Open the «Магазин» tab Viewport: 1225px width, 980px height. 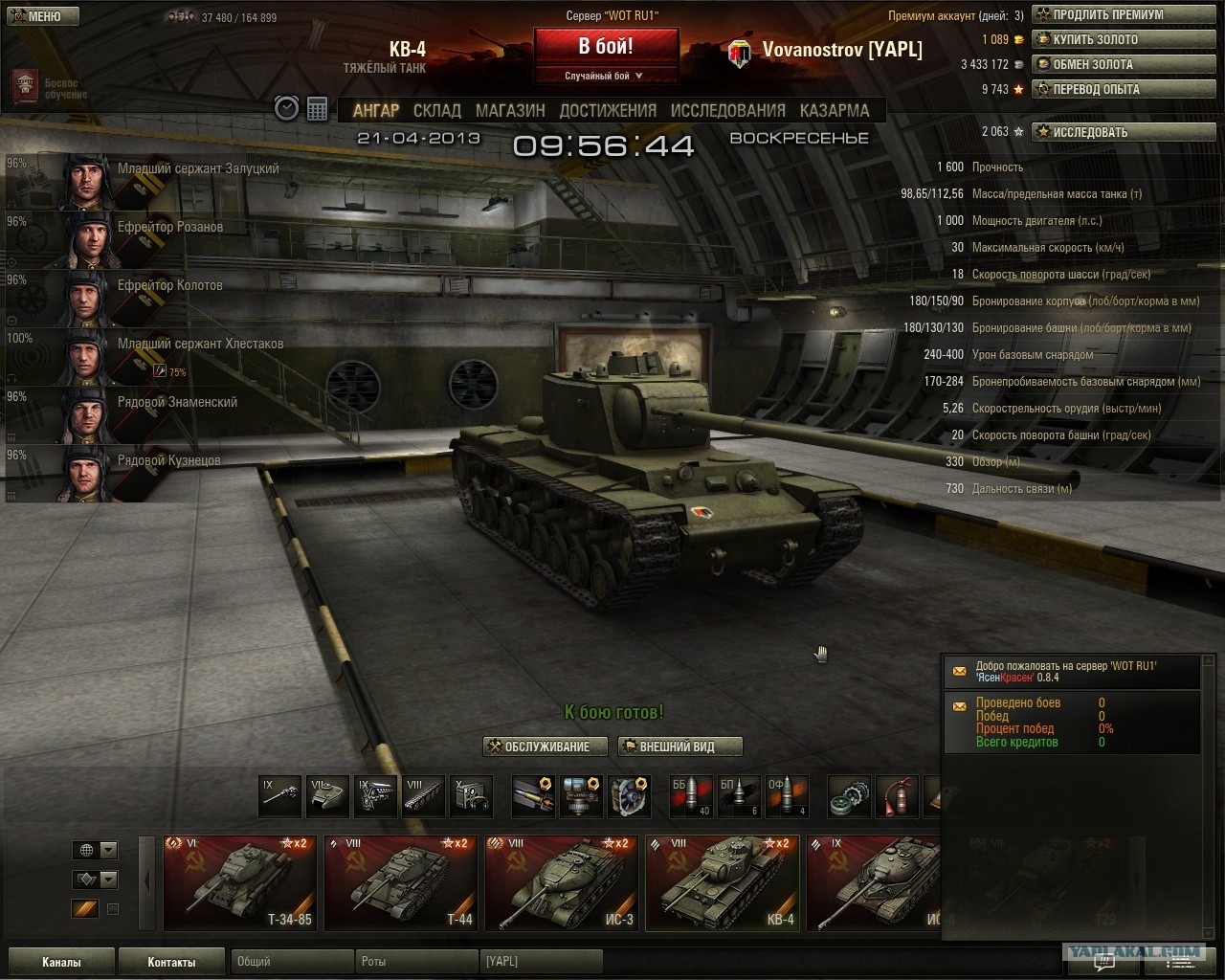[510, 110]
